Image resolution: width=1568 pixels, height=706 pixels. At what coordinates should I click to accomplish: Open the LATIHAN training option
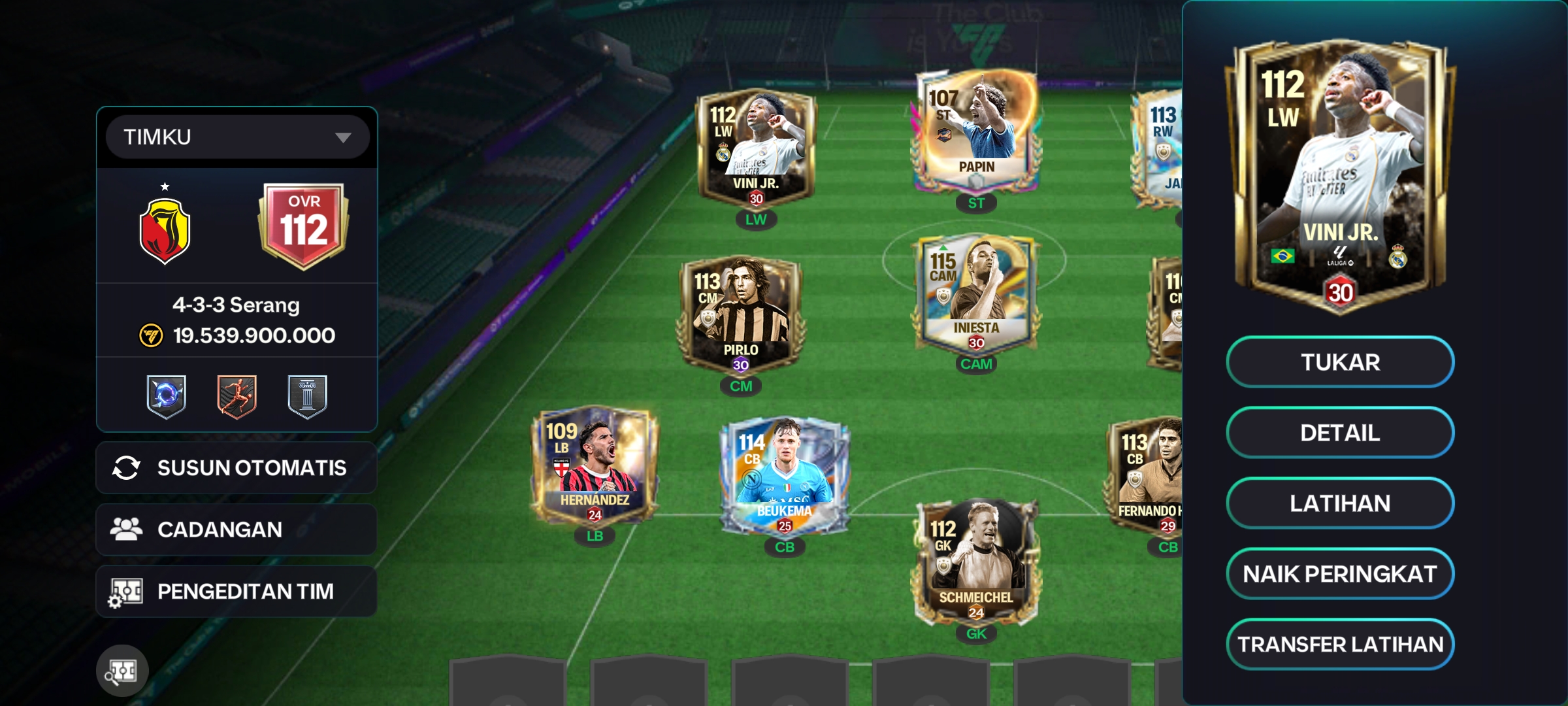tap(1340, 503)
